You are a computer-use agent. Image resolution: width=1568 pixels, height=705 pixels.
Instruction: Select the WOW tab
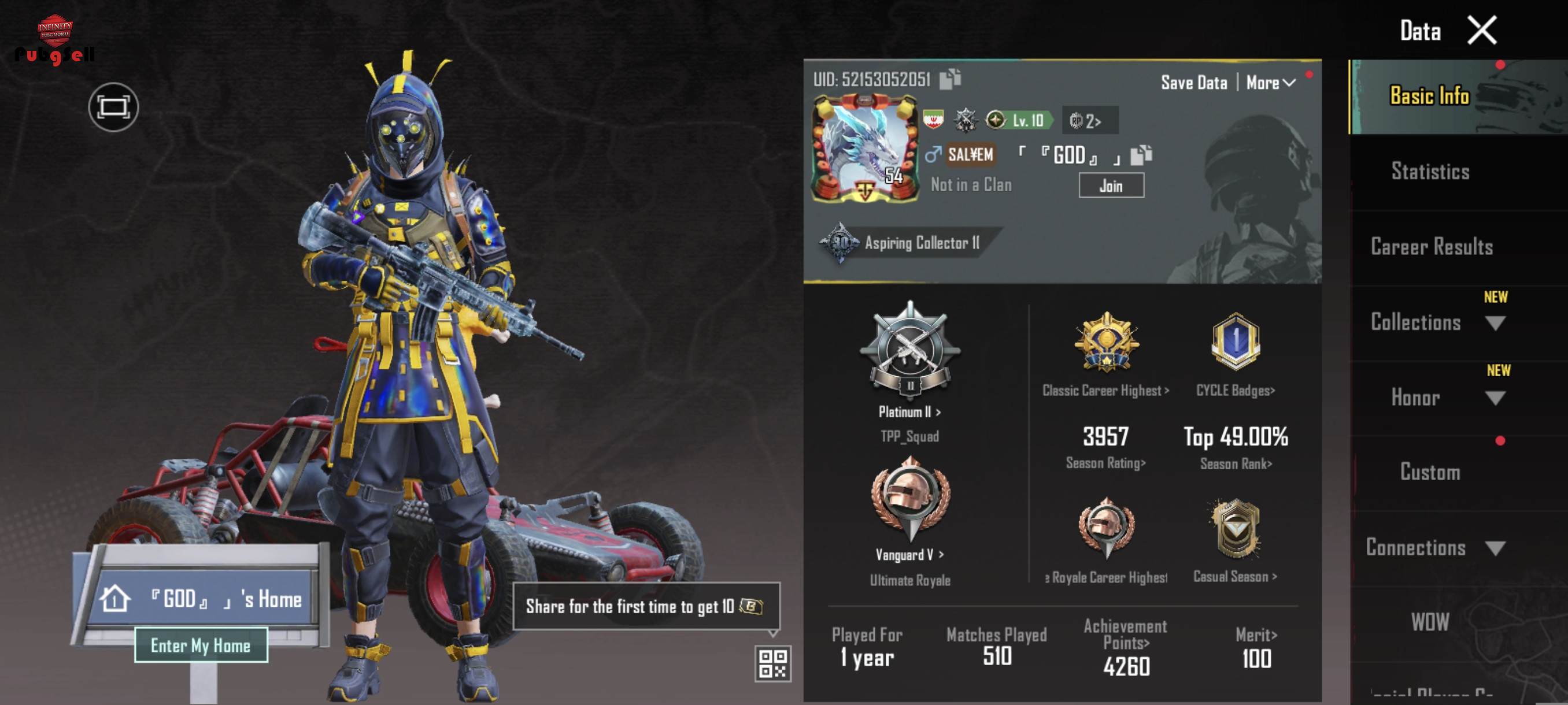1430,622
